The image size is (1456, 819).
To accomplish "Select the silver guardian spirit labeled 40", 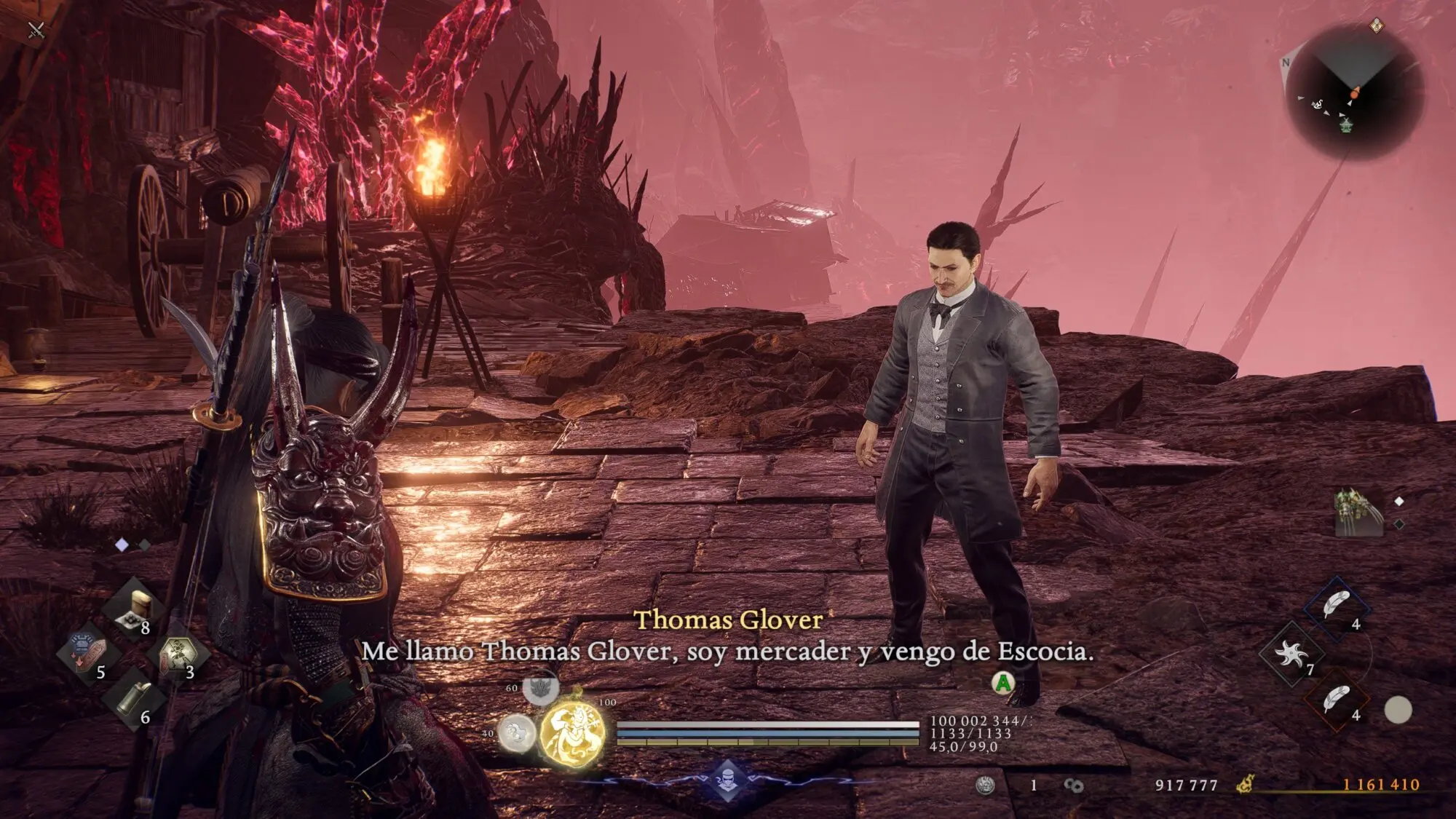I will click(x=516, y=732).
